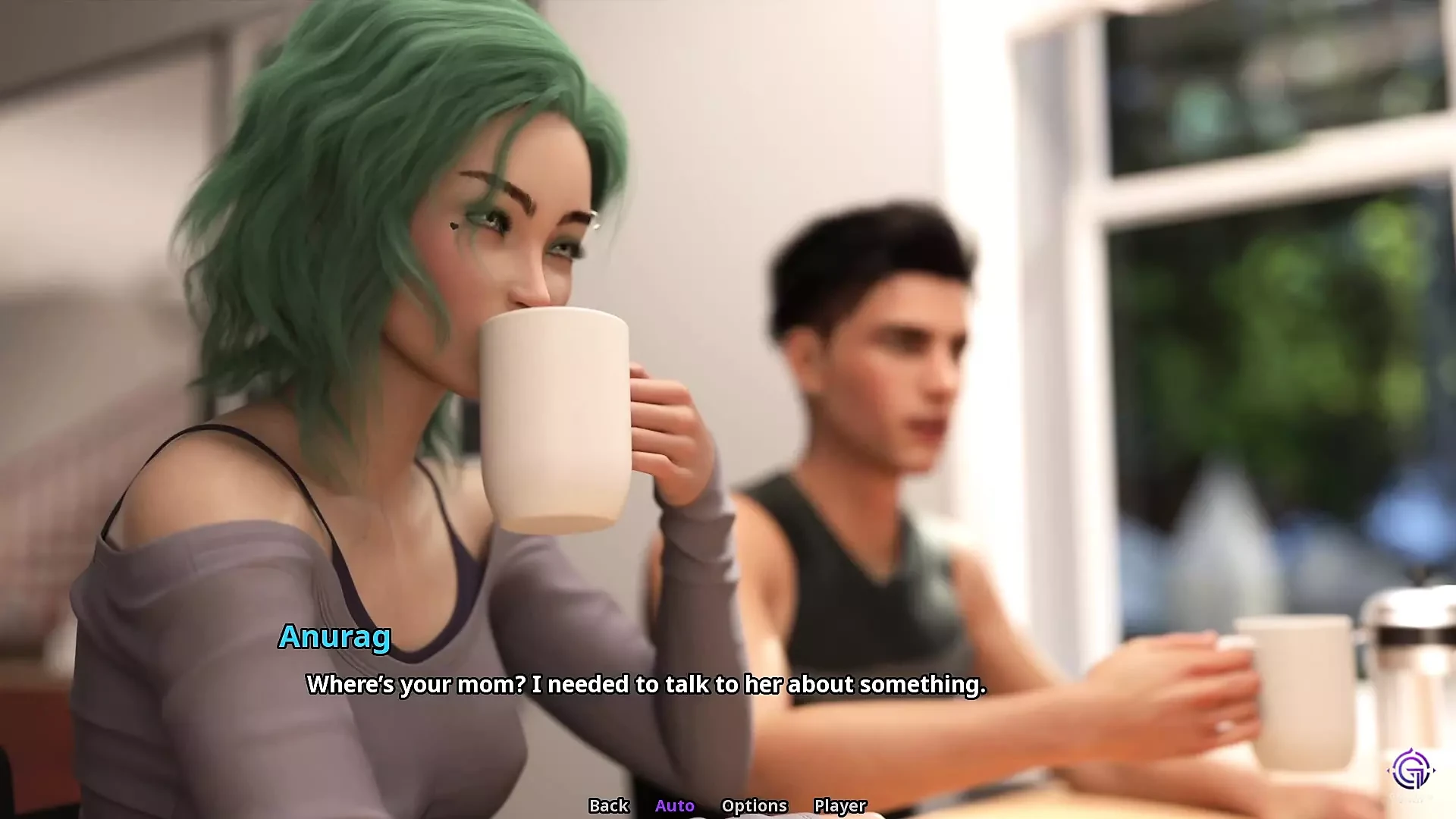This screenshot has width=1456, height=819.
Task: Toggle the Auto advance mode
Action: coord(674,805)
